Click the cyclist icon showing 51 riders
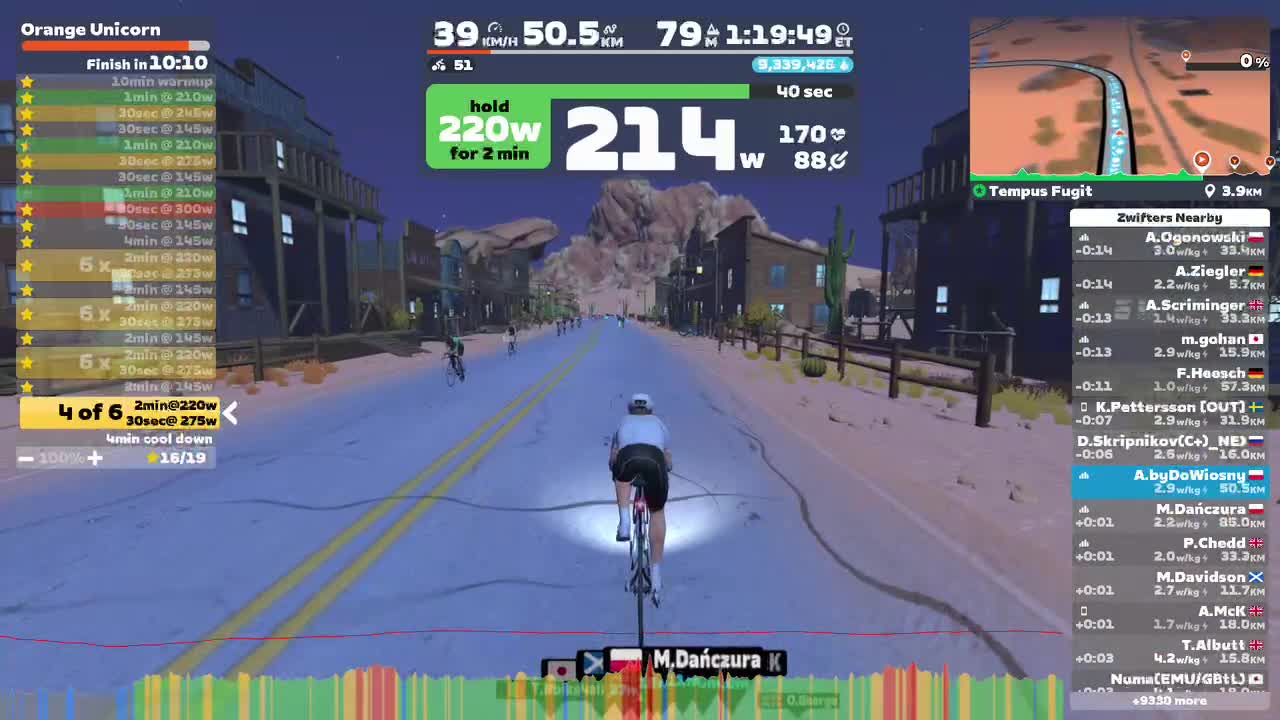Screen dimensions: 1280x720 (437, 64)
